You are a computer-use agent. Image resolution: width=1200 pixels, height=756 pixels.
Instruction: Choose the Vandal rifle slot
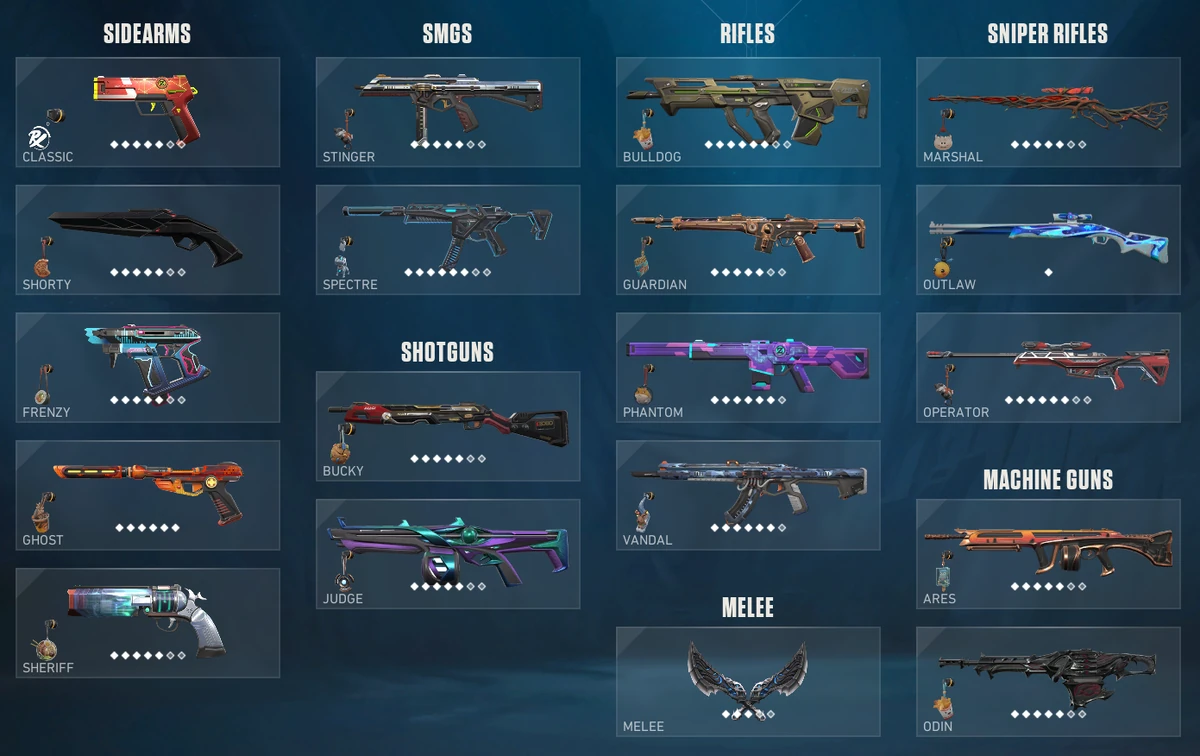[747, 495]
